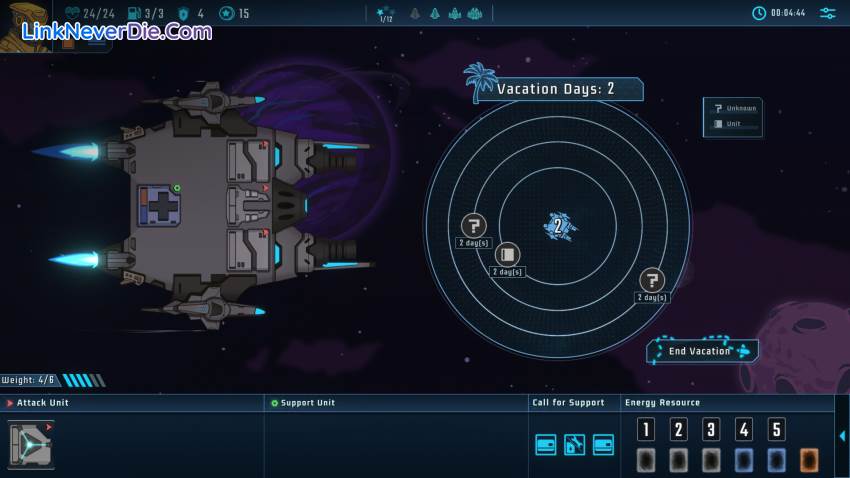Click the Unknown legend entry

coord(733,108)
